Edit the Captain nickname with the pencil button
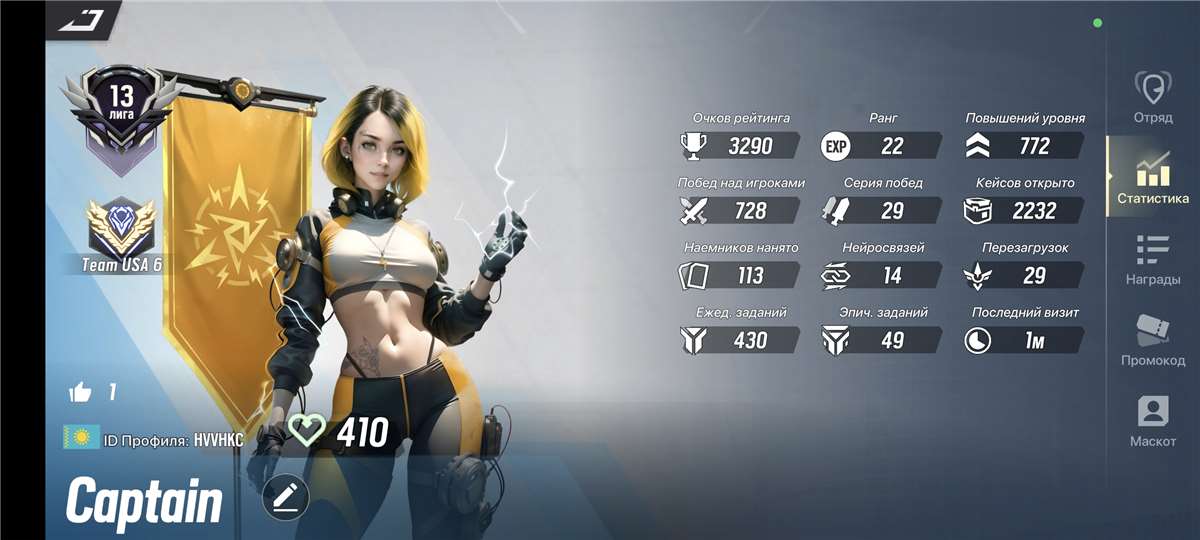 tap(286, 497)
